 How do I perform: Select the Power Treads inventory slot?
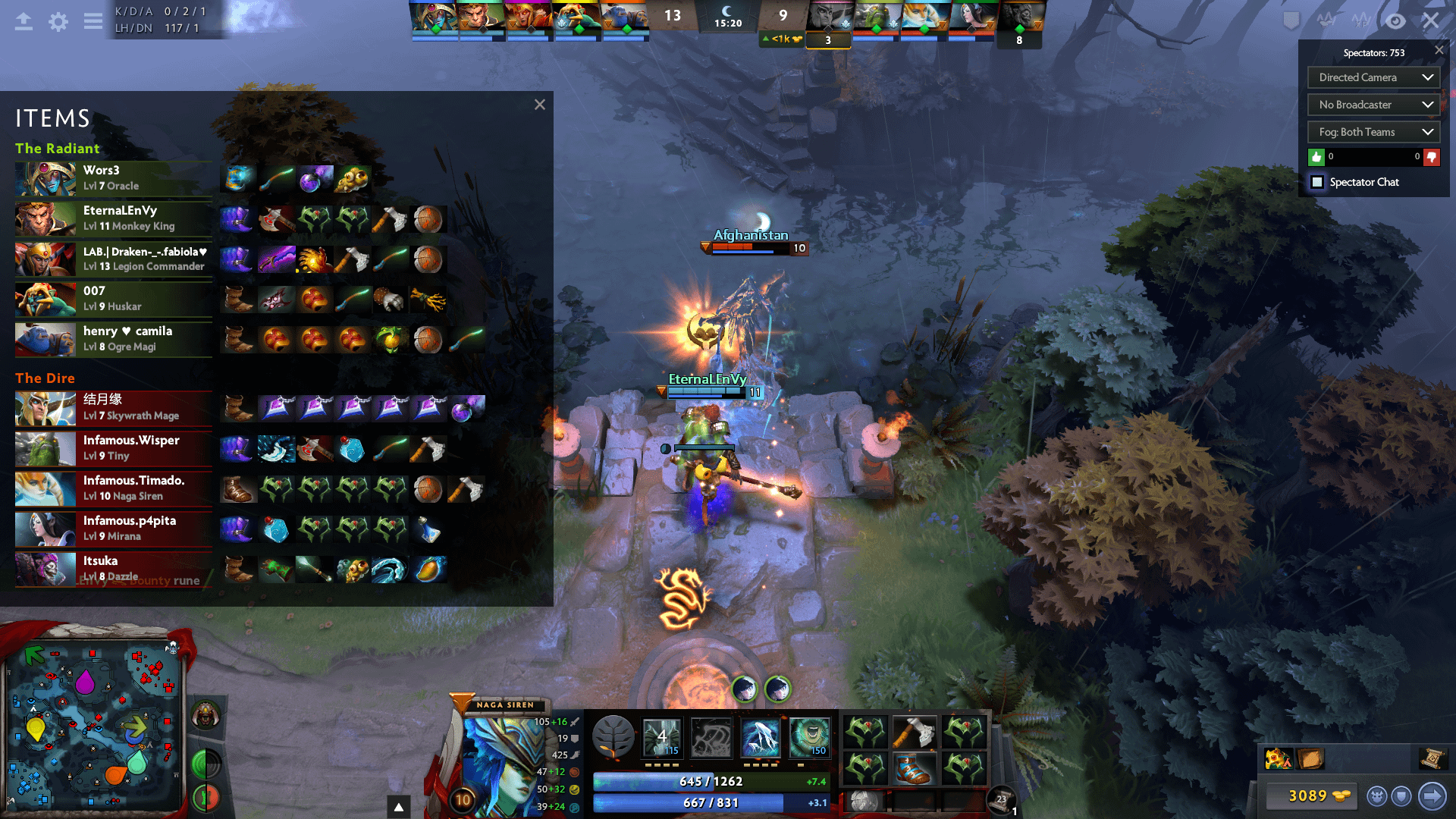(915, 768)
